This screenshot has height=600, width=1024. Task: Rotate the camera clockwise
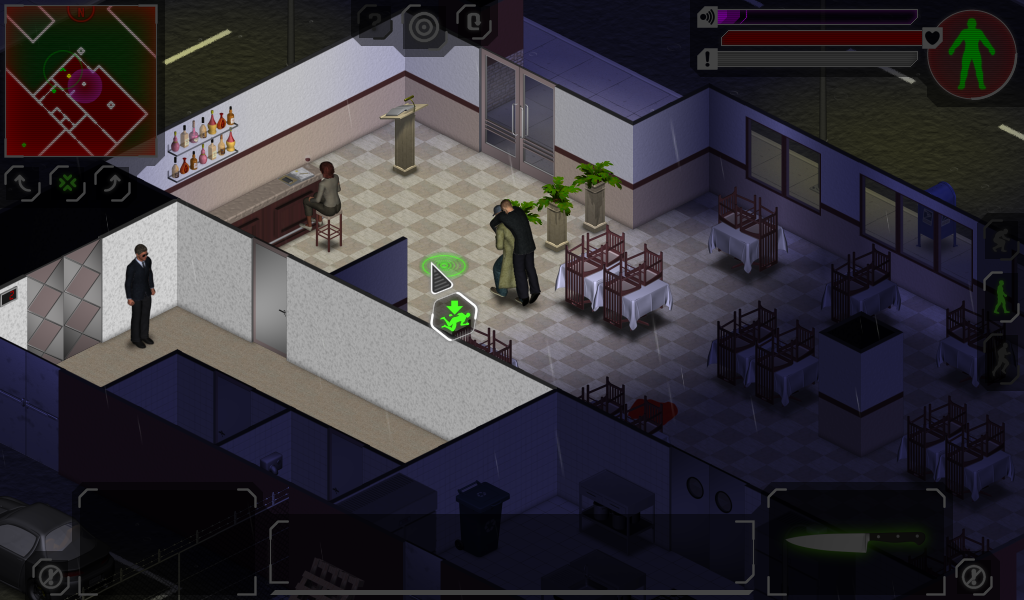click(112, 184)
